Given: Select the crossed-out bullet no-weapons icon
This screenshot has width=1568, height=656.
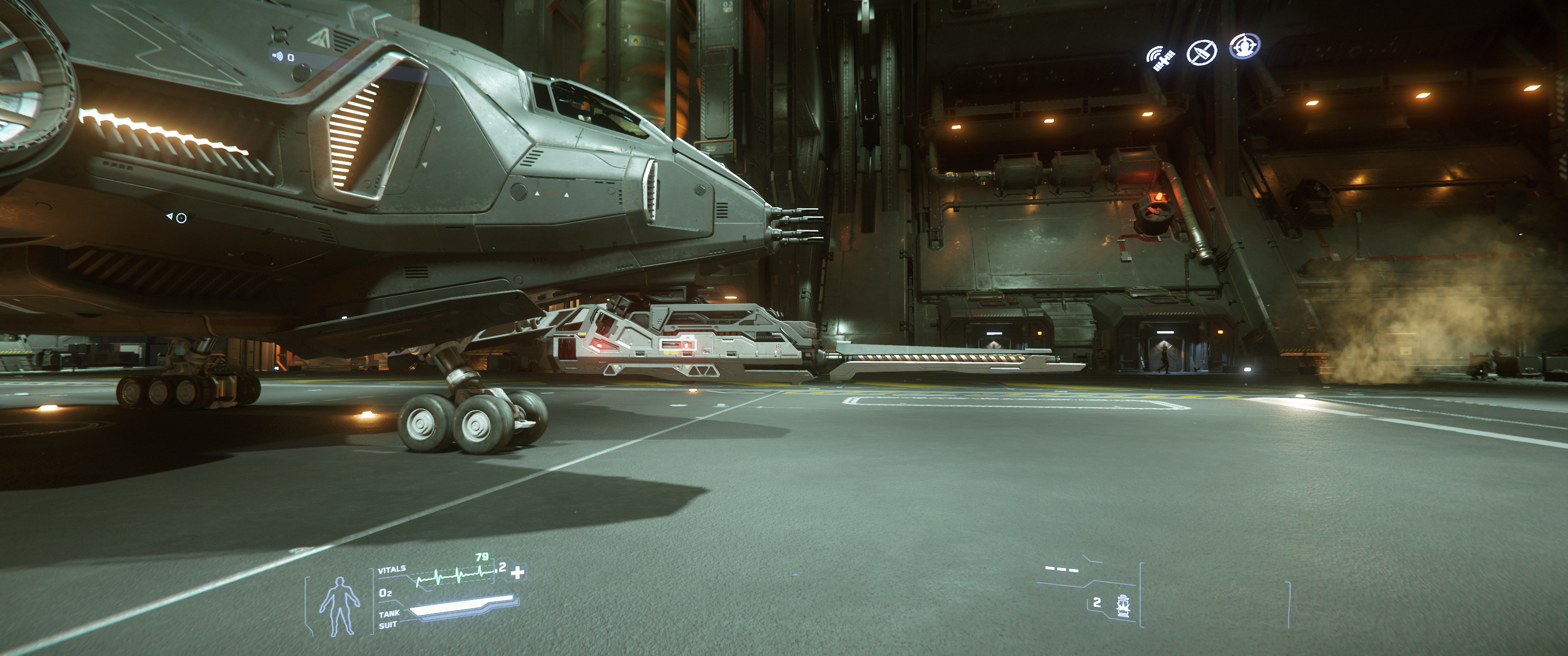Looking at the screenshot, I should (x=1202, y=53).
